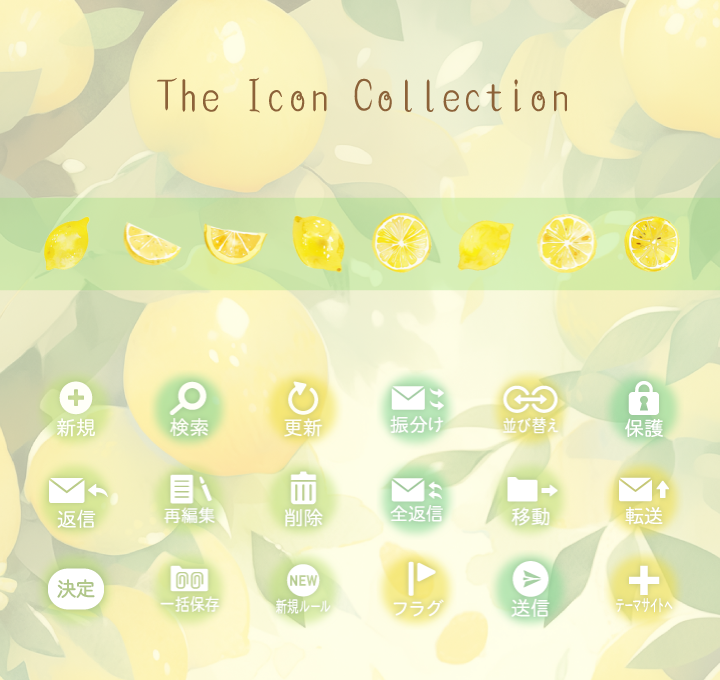
Task: Click the 削除 trash can icon
Action: (x=303, y=499)
